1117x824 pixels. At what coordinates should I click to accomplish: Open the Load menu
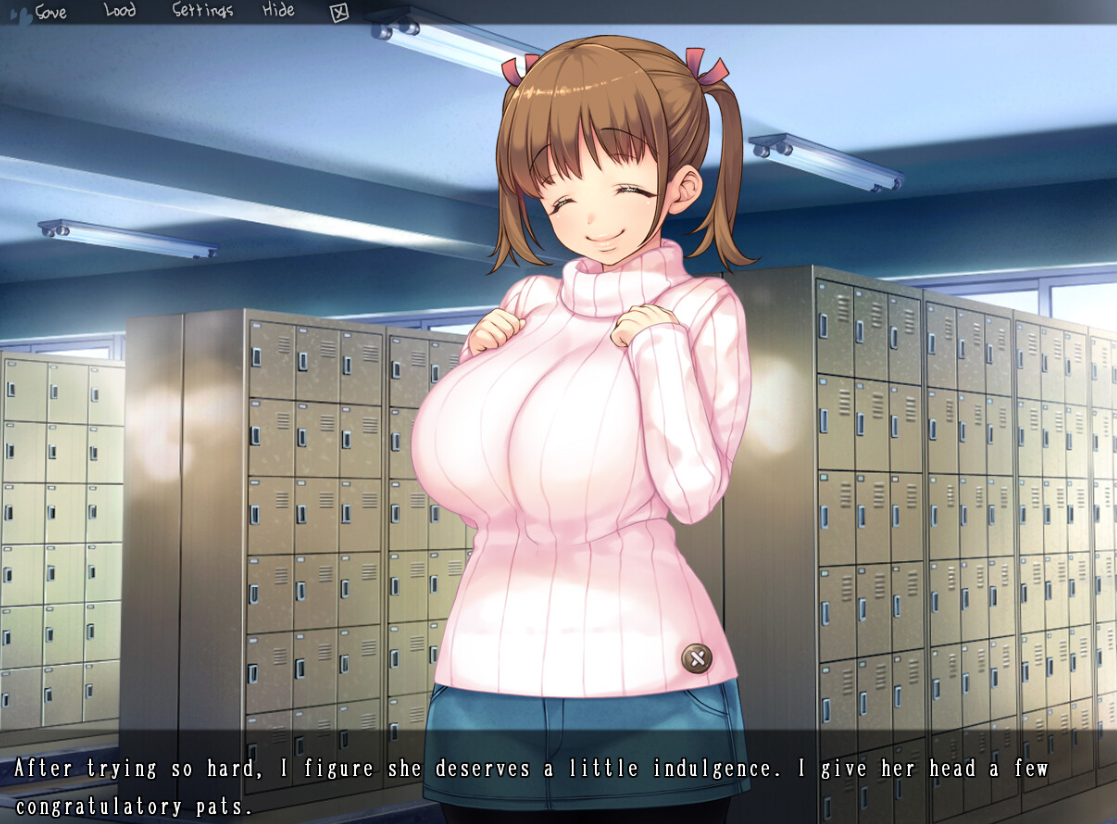[120, 11]
